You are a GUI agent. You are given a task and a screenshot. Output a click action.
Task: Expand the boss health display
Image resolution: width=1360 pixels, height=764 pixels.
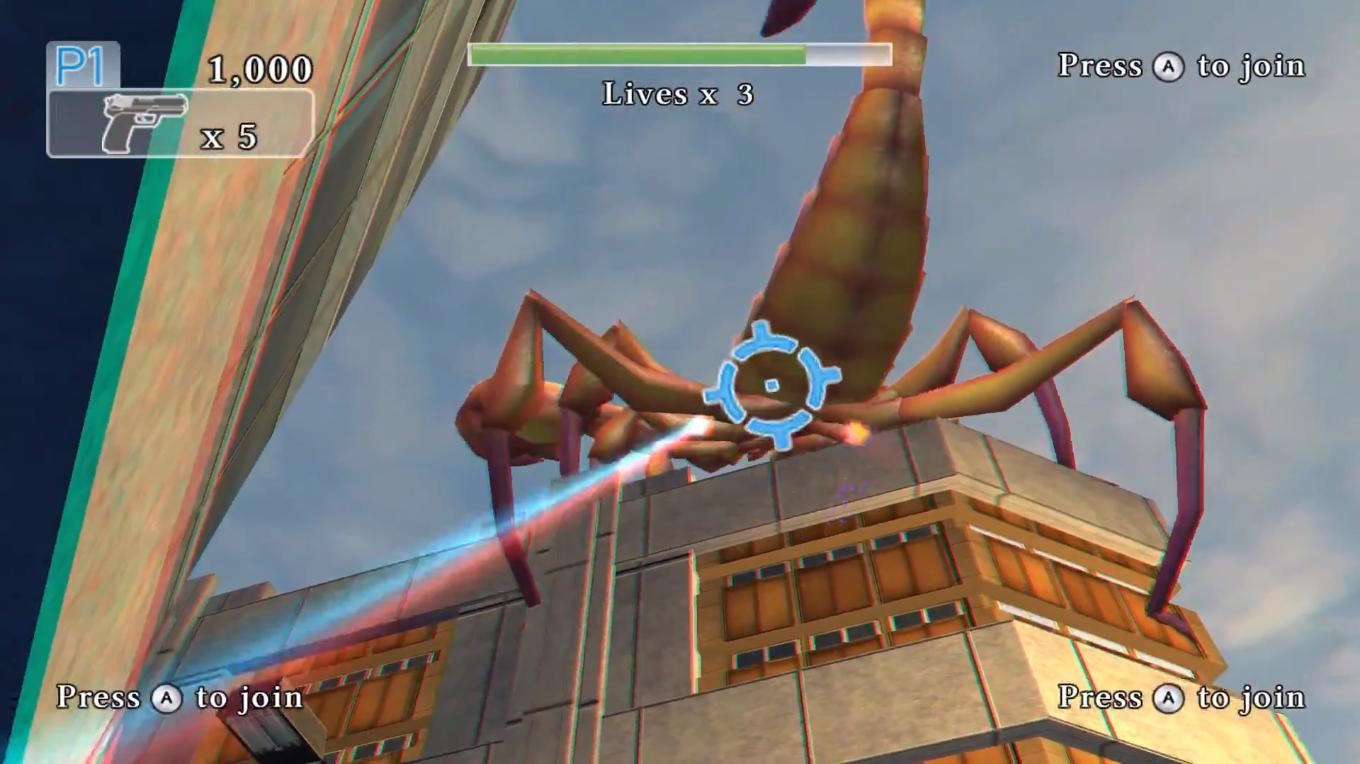point(680,56)
